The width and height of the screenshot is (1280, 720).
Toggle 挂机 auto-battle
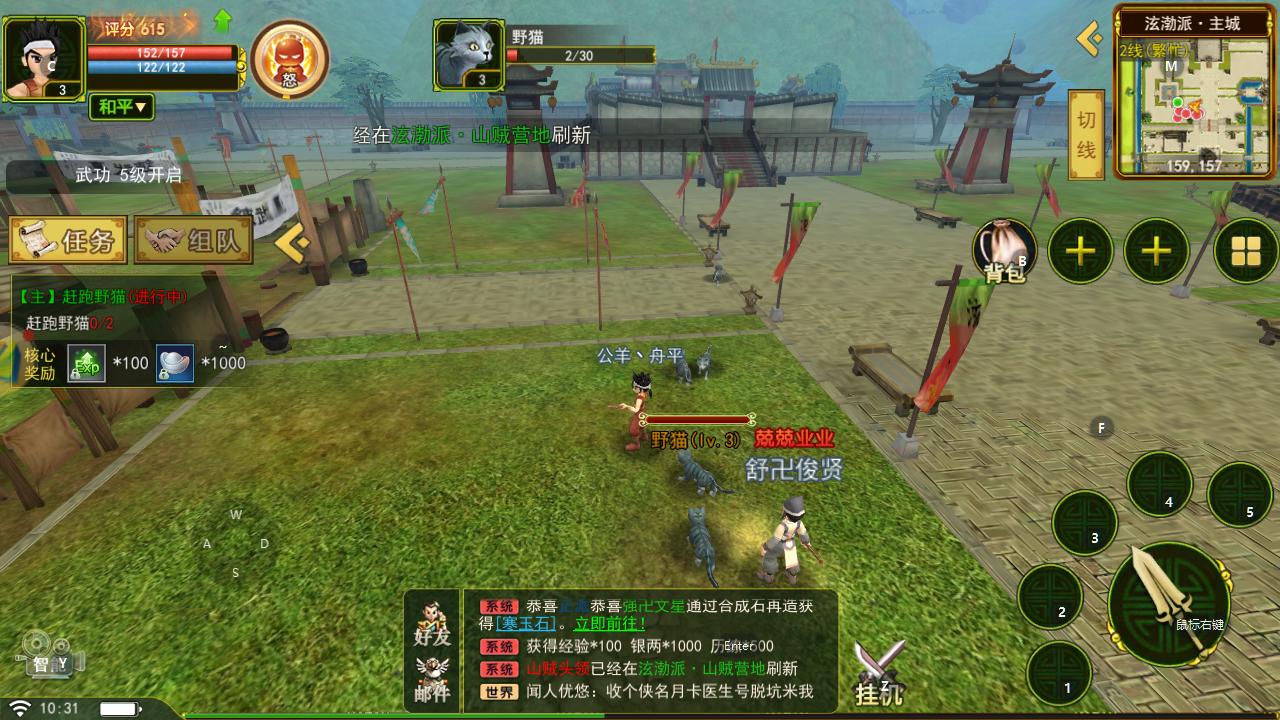[x=880, y=672]
